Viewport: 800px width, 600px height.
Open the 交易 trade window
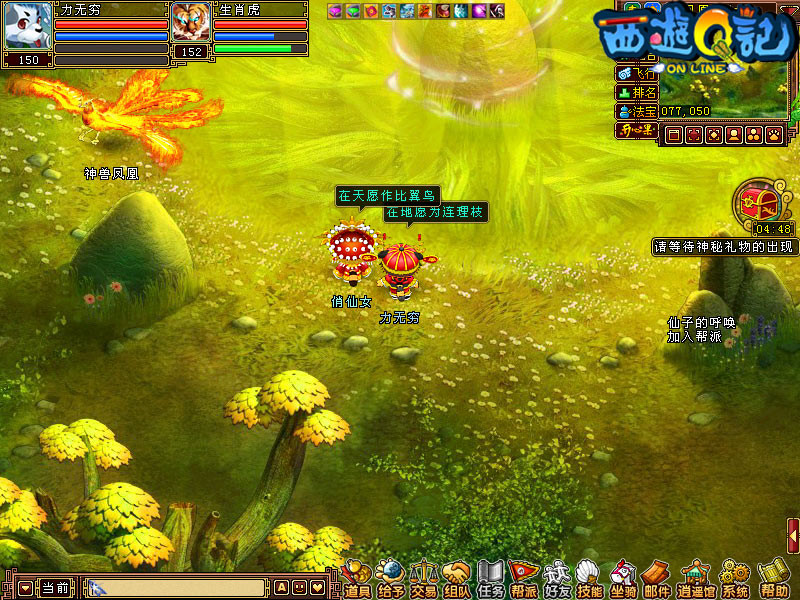pyautogui.click(x=424, y=579)
